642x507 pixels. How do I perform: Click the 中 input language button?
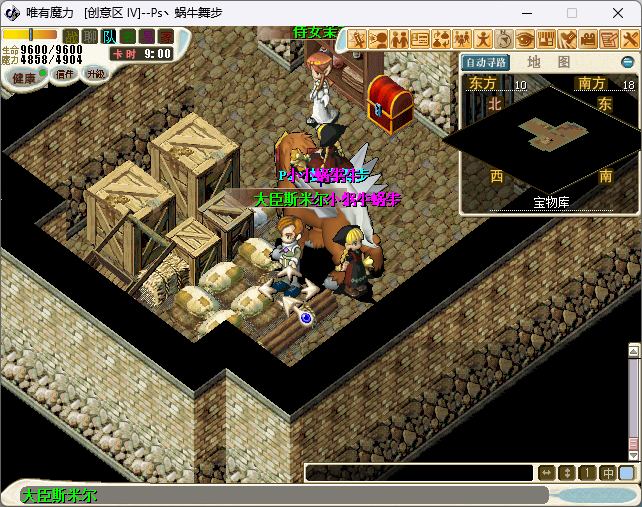(x=608, y=473)
